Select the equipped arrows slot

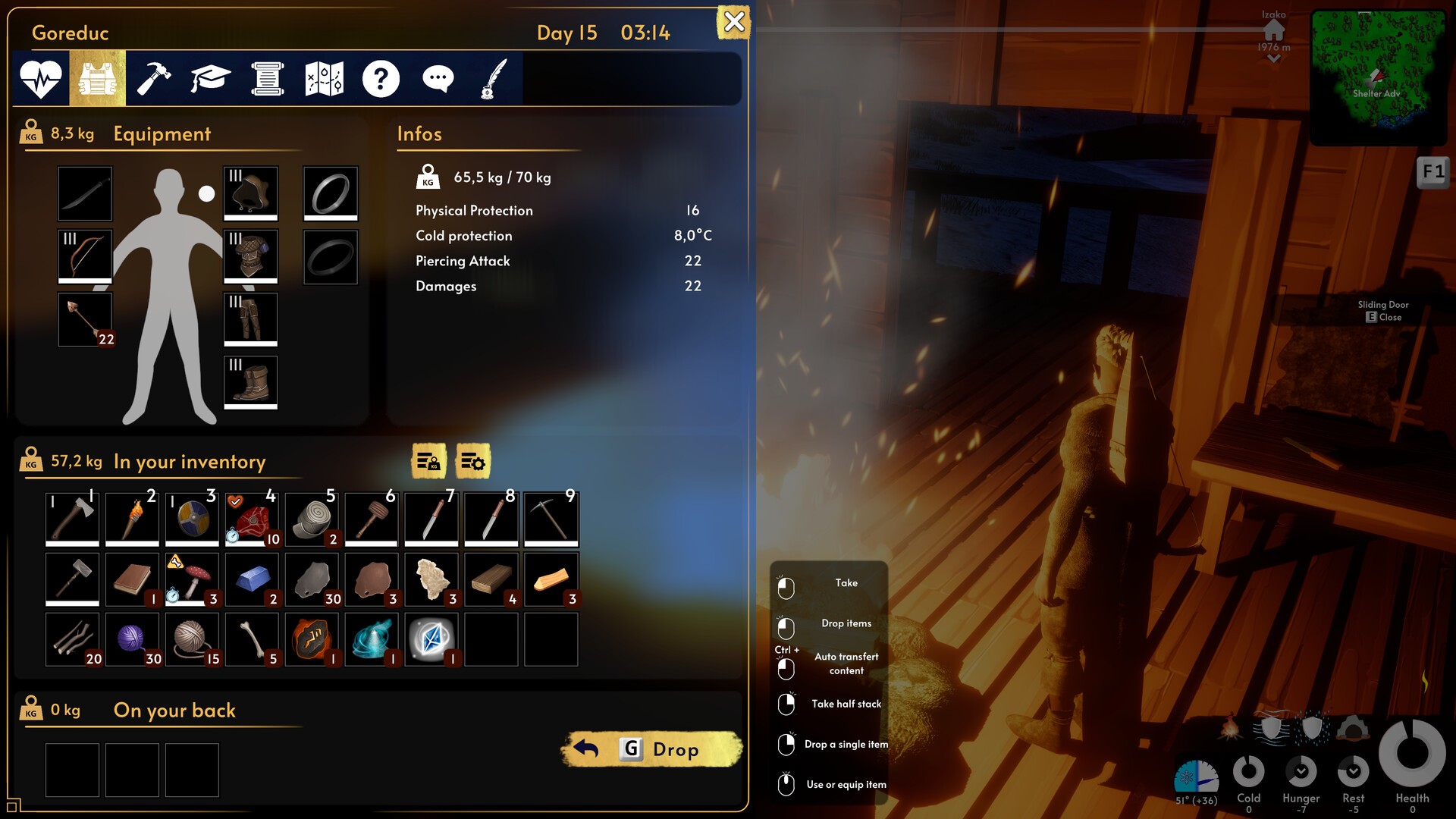(85, 319)
